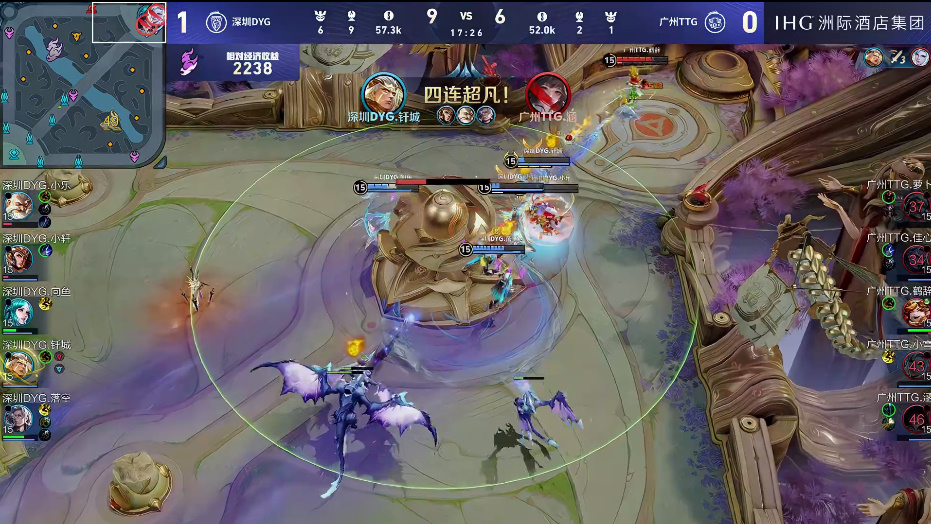The width and height of the screenshot is (931, 524).
Task: Click the 相对经济数量 gold difference panel
Action: (x=238, y=63)
